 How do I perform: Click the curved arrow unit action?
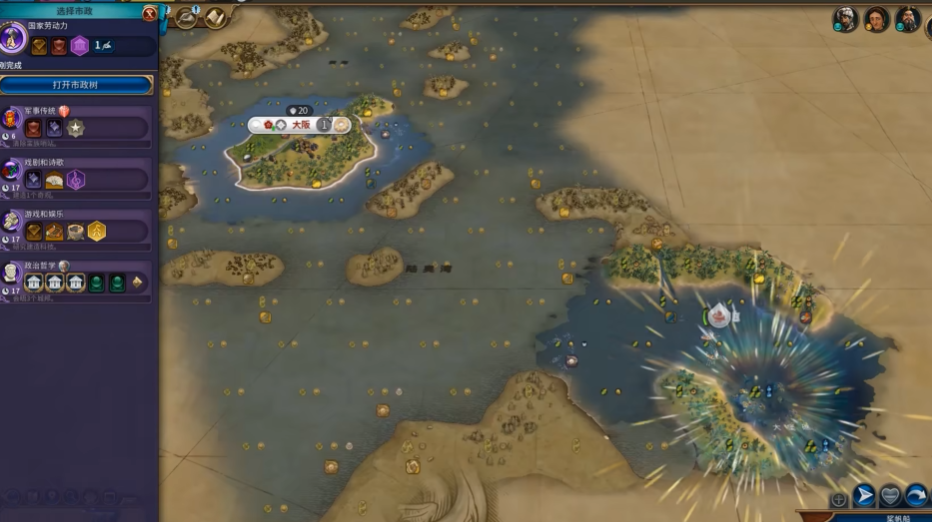pos(916,496)
